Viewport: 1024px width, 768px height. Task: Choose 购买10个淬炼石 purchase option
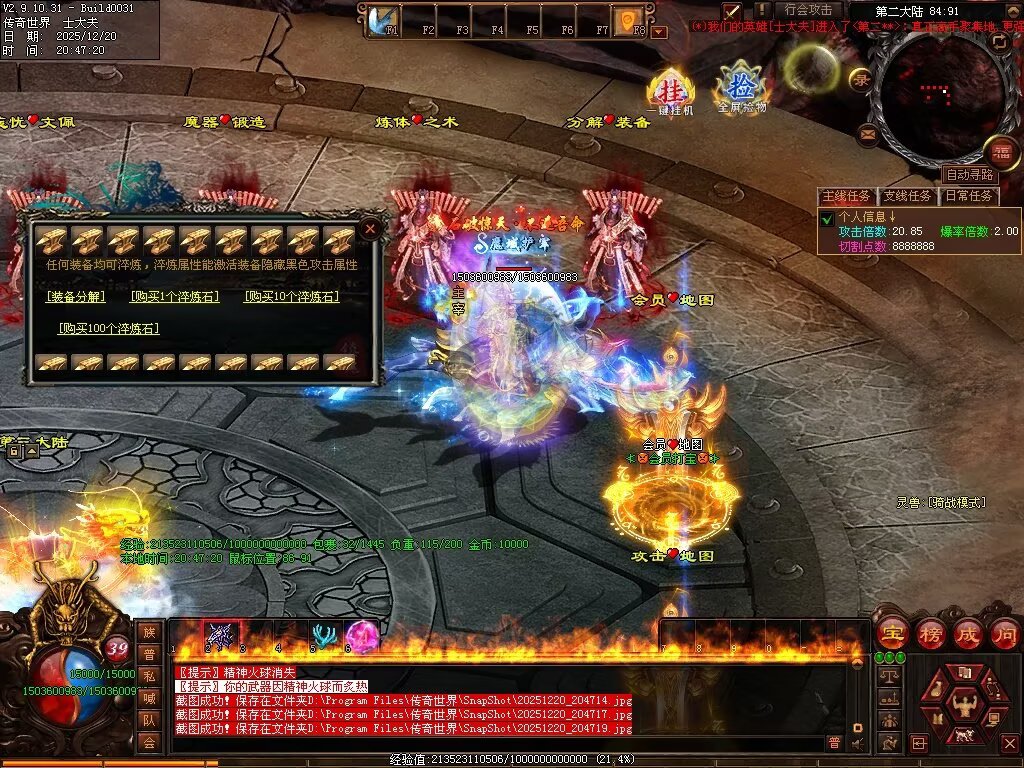[x=291, y=297]
